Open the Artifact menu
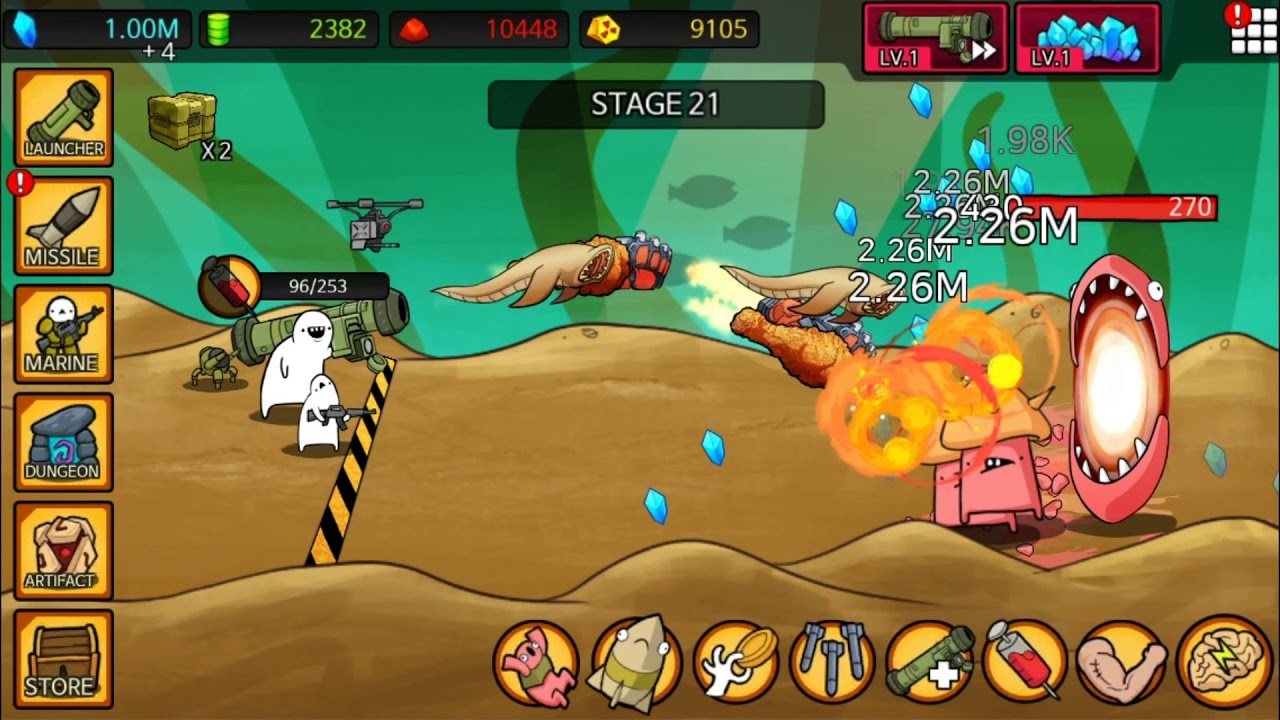 (x=63, y=550)
